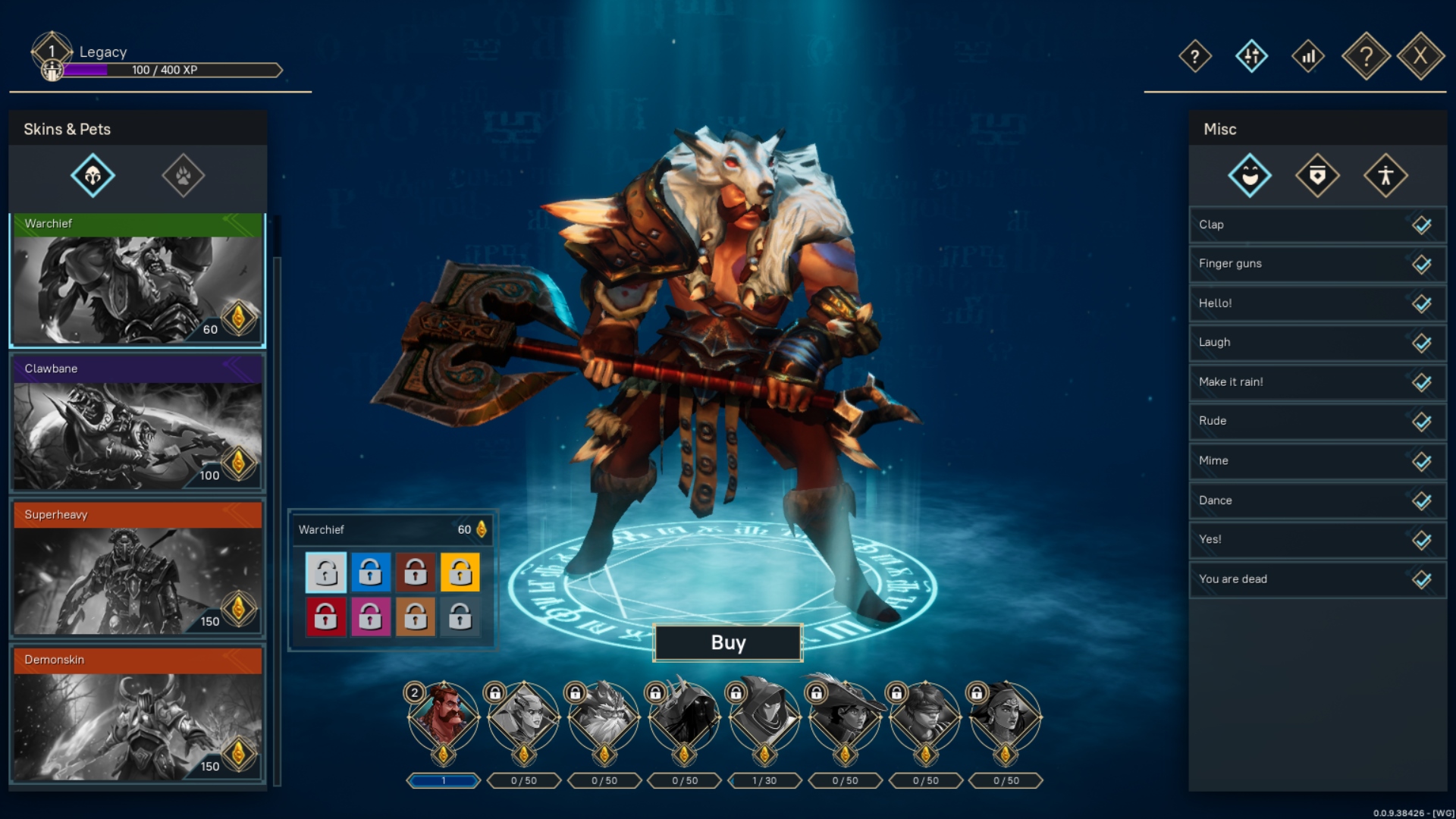Buy the Warchief skin
The width and height of the screenshot is (1456, 819).
[x=727, y=642]
